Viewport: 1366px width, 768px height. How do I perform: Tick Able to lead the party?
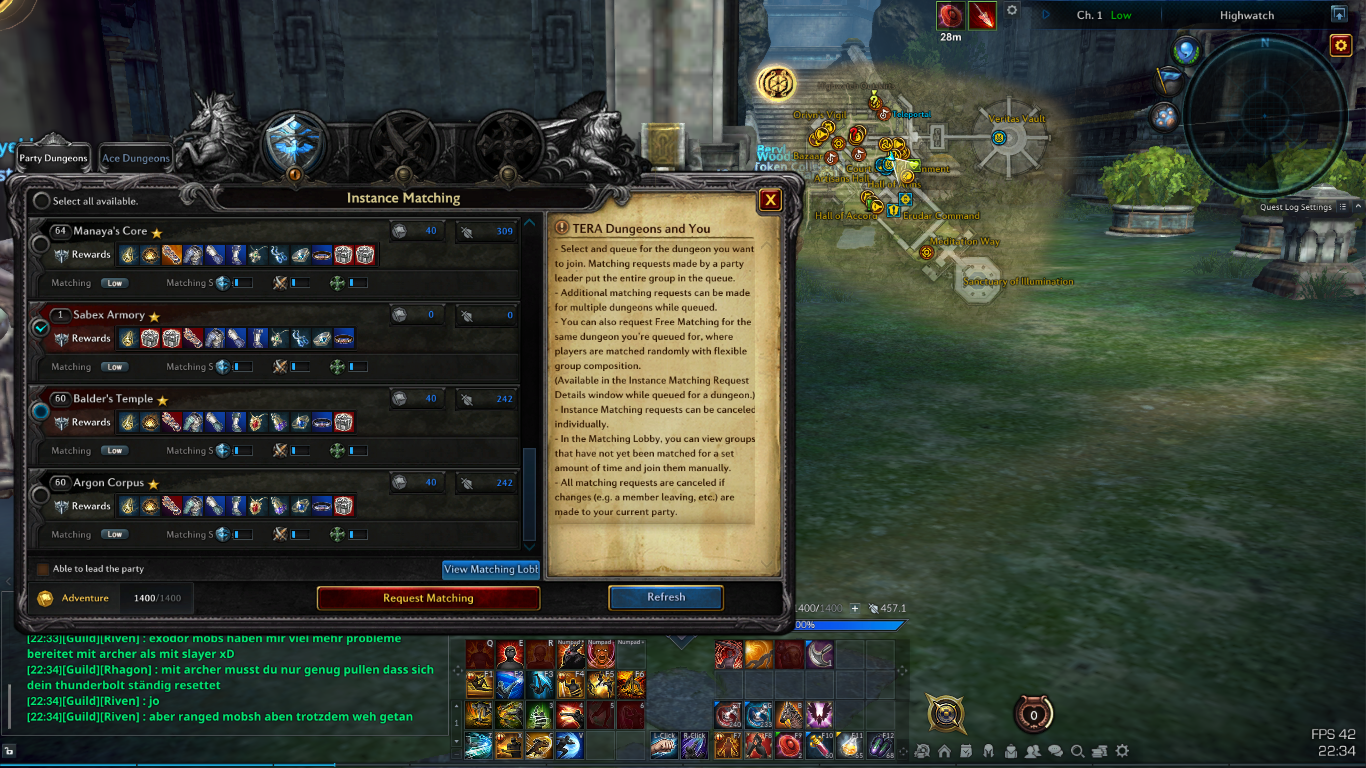tap(43, 569)
